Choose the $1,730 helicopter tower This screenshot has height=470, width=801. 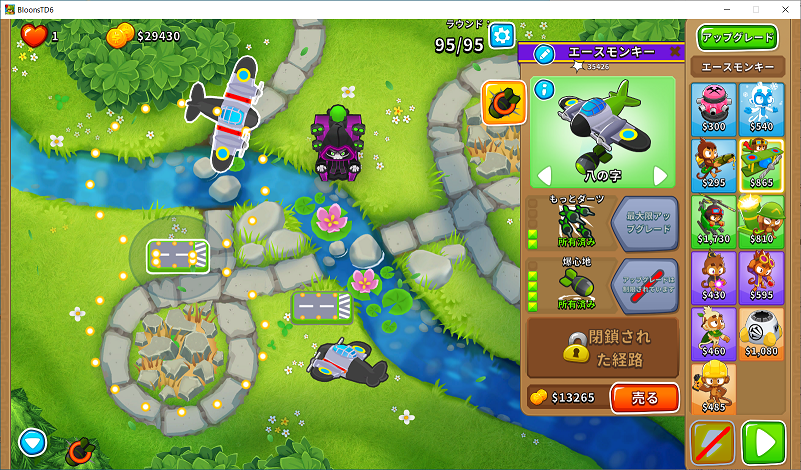pos(713,220)
